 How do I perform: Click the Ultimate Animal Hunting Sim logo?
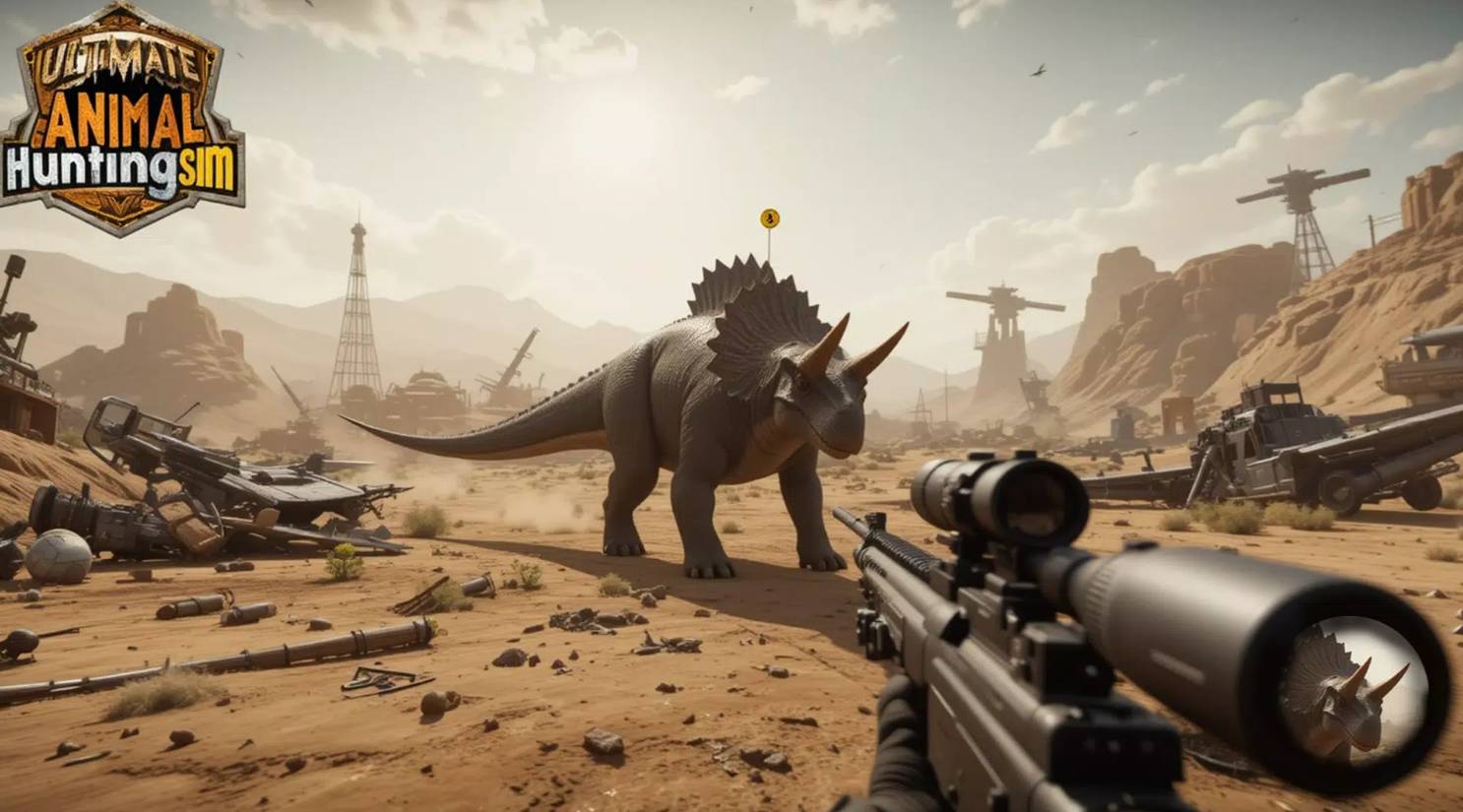(122, 120)
